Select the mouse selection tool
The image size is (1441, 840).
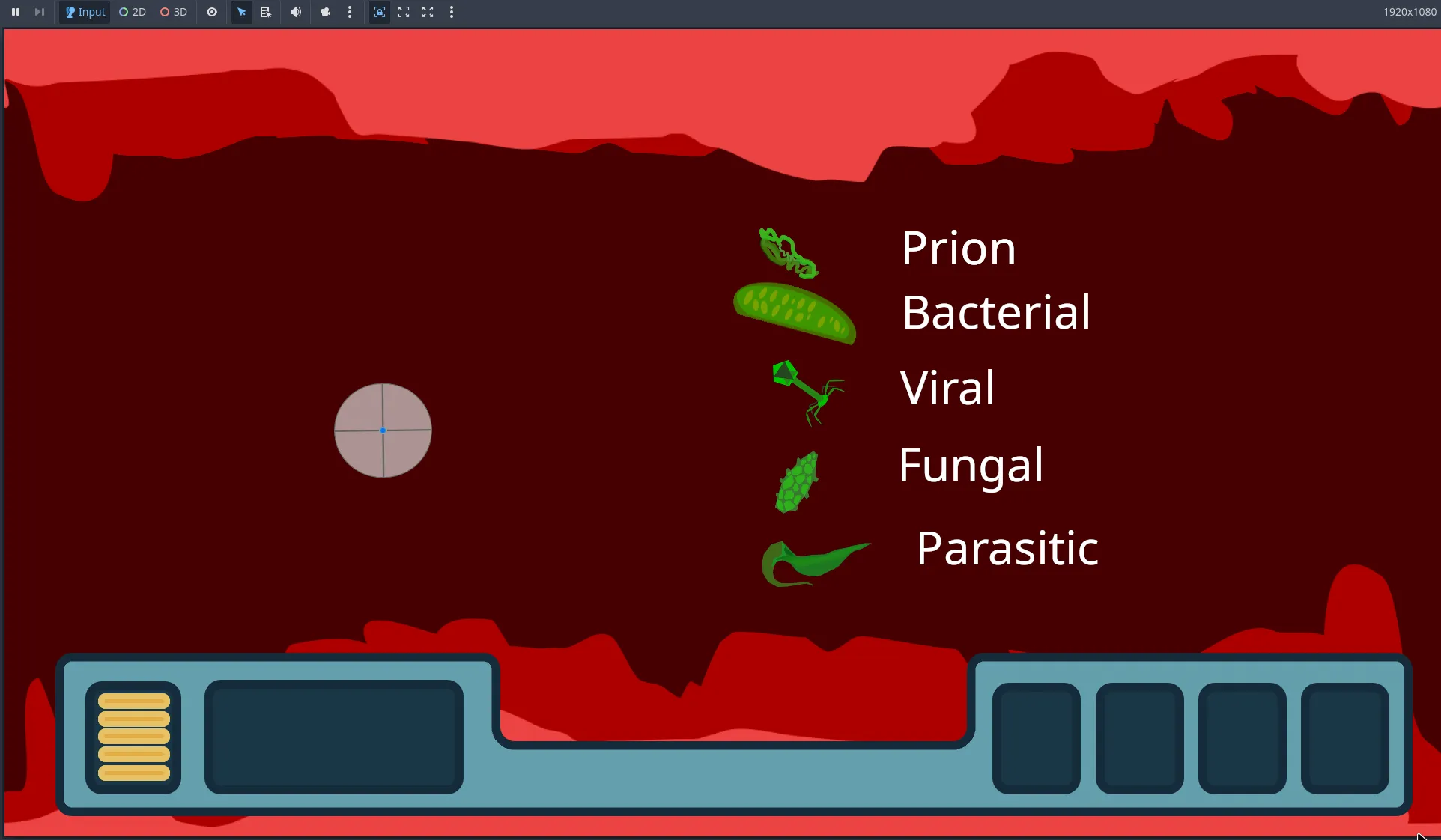pos(241,12)
